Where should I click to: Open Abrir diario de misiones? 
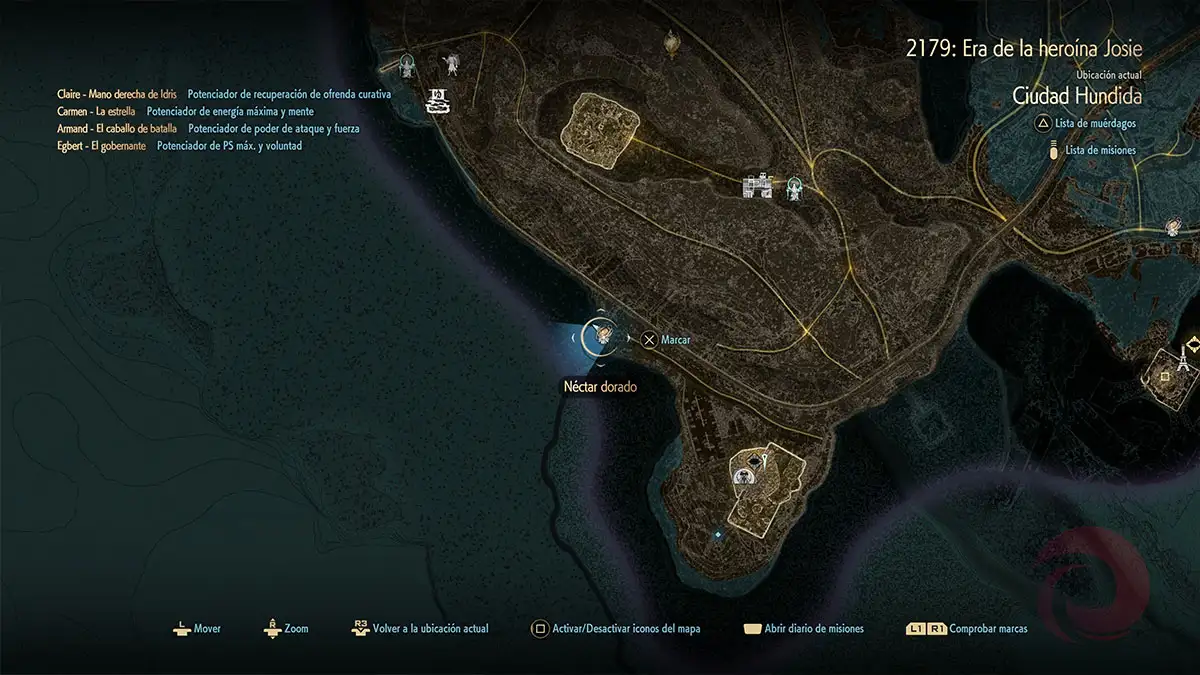tap(805, 629)
